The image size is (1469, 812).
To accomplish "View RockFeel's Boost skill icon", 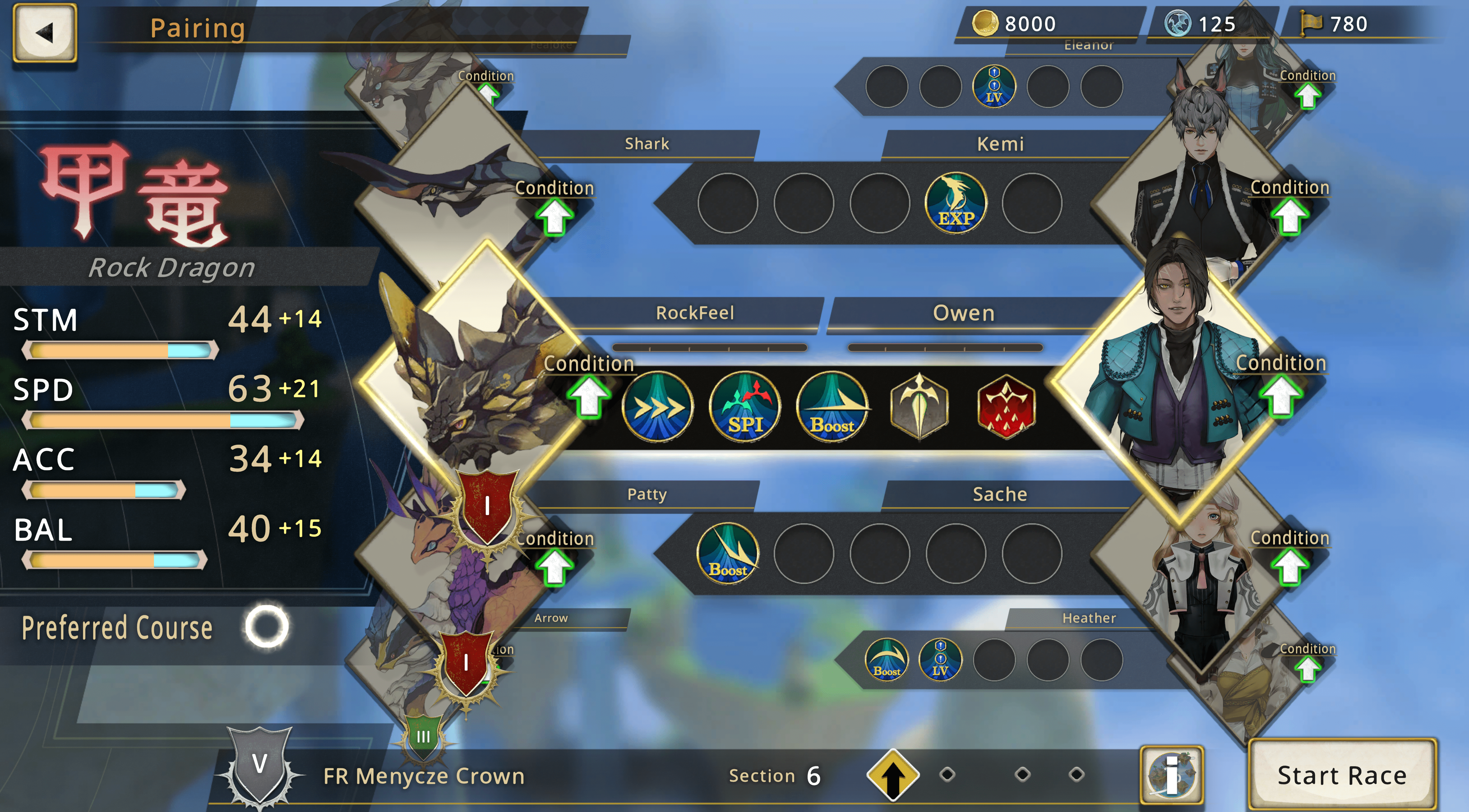I will coord(833,407).
